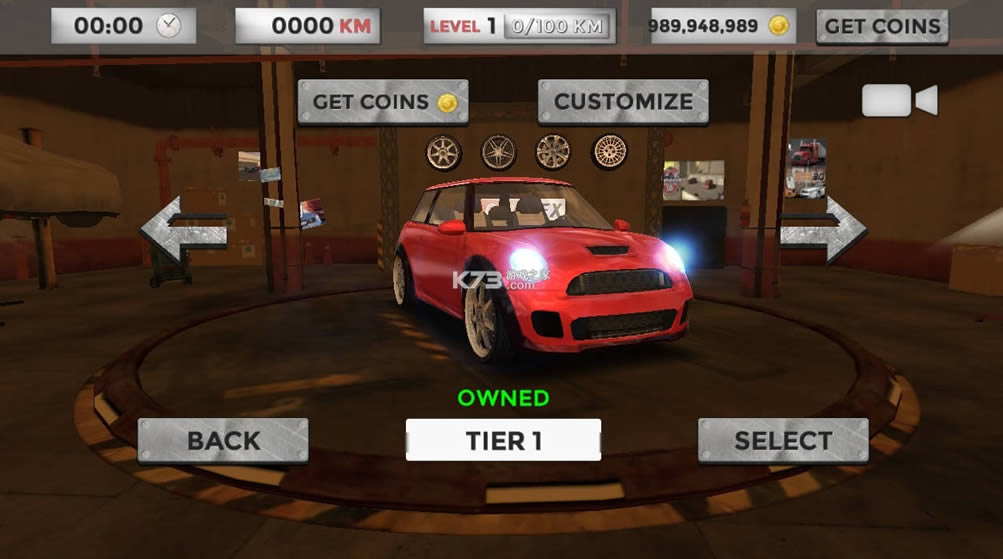Toggle the camera view icon
This screenshot has width=1003, height=559.
pyautogui.click(x=899, y=100)
